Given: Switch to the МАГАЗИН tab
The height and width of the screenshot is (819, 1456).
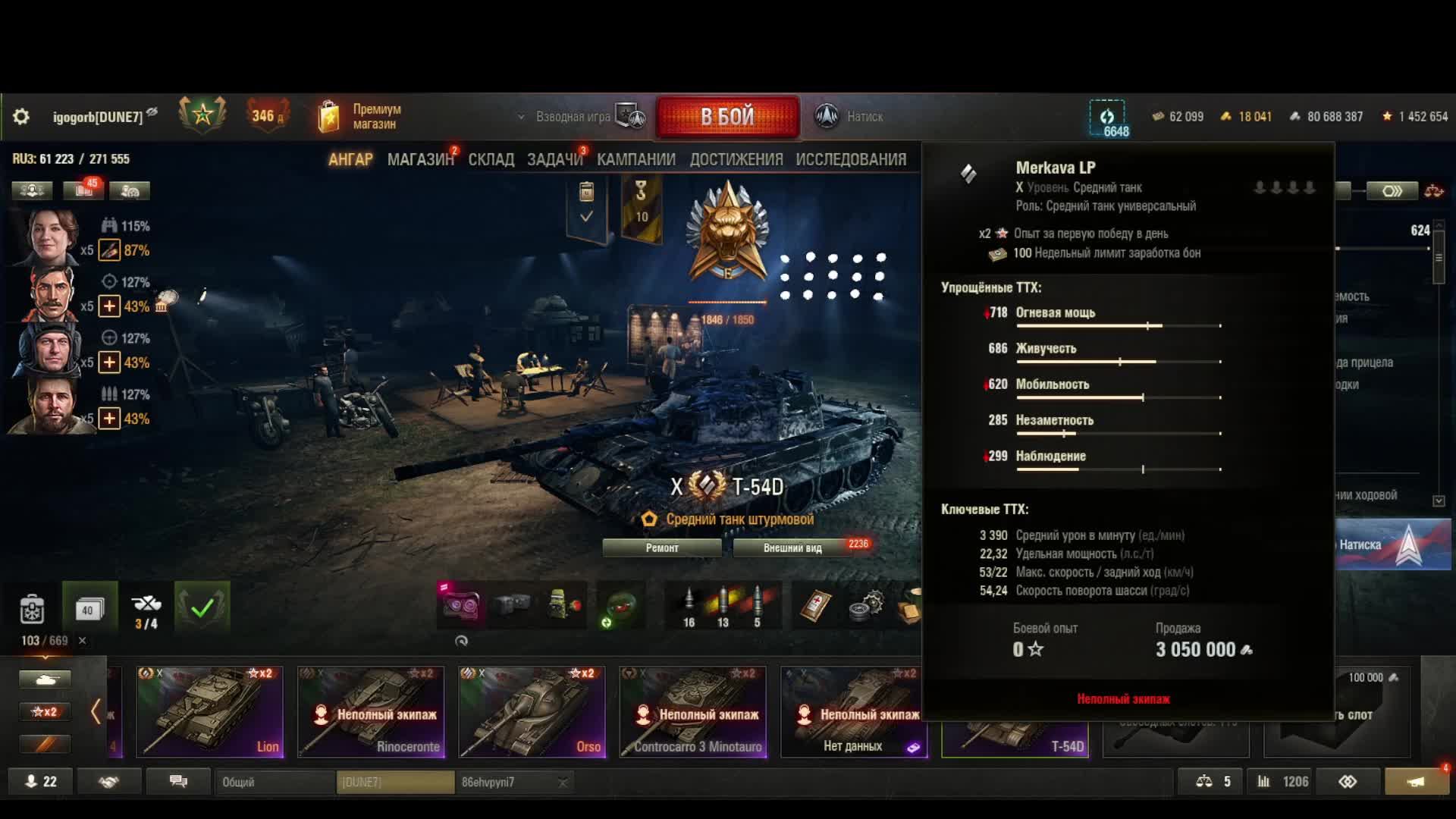Looking at the screenshot, I should click(419, 159).
